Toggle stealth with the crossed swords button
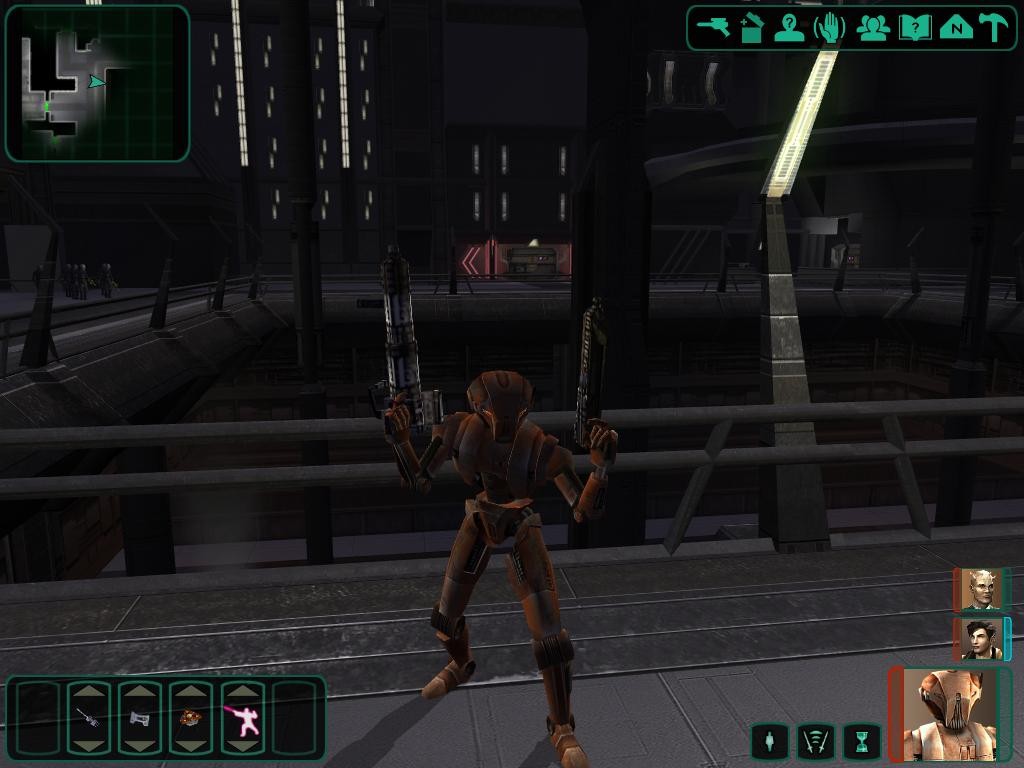Image resolution: width=1024 pixels, height=768 pixels. pos(815,741)
